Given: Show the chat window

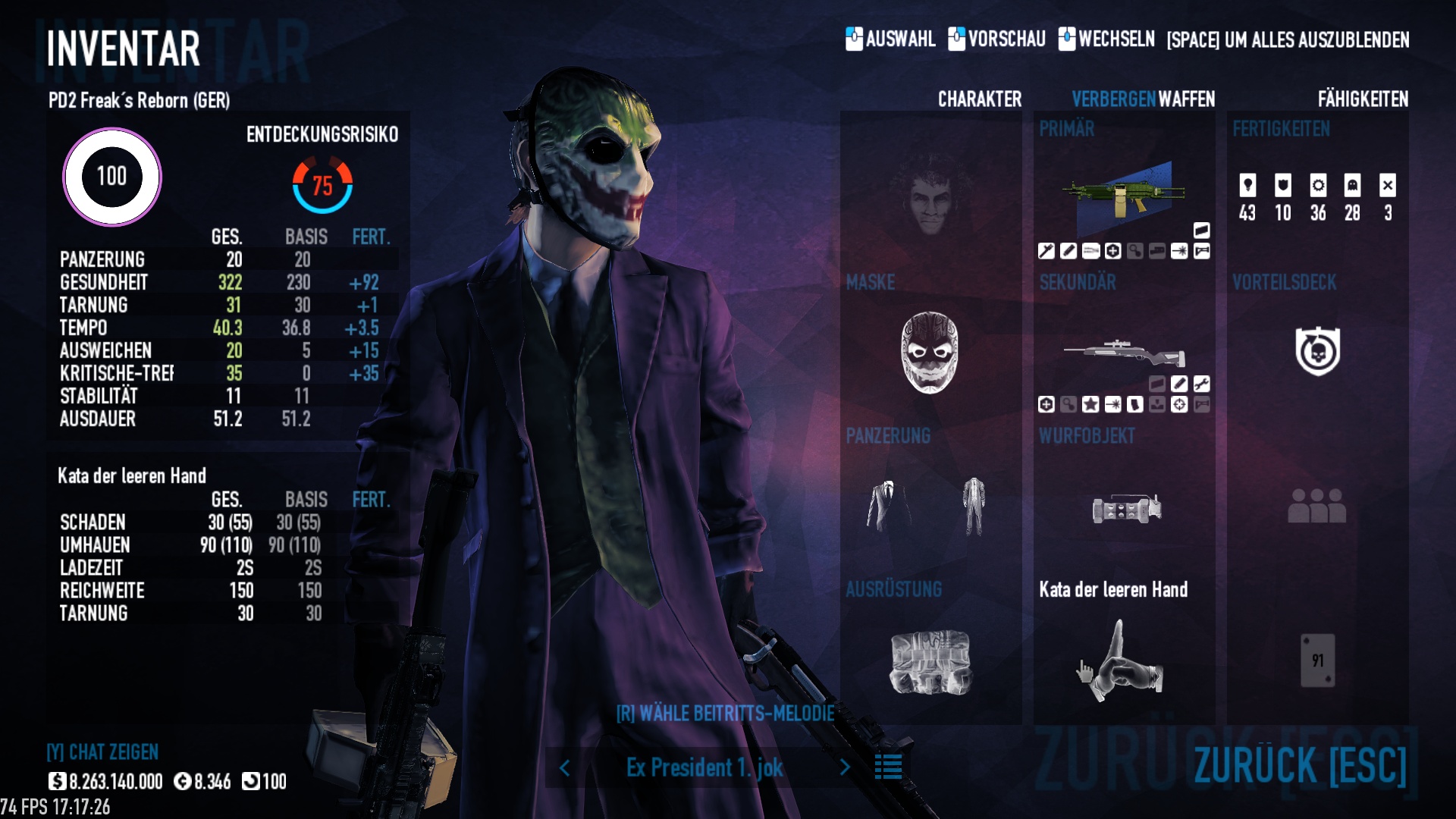Looking at the screenshot, I should pyautogui.click(x=102, y=752).
